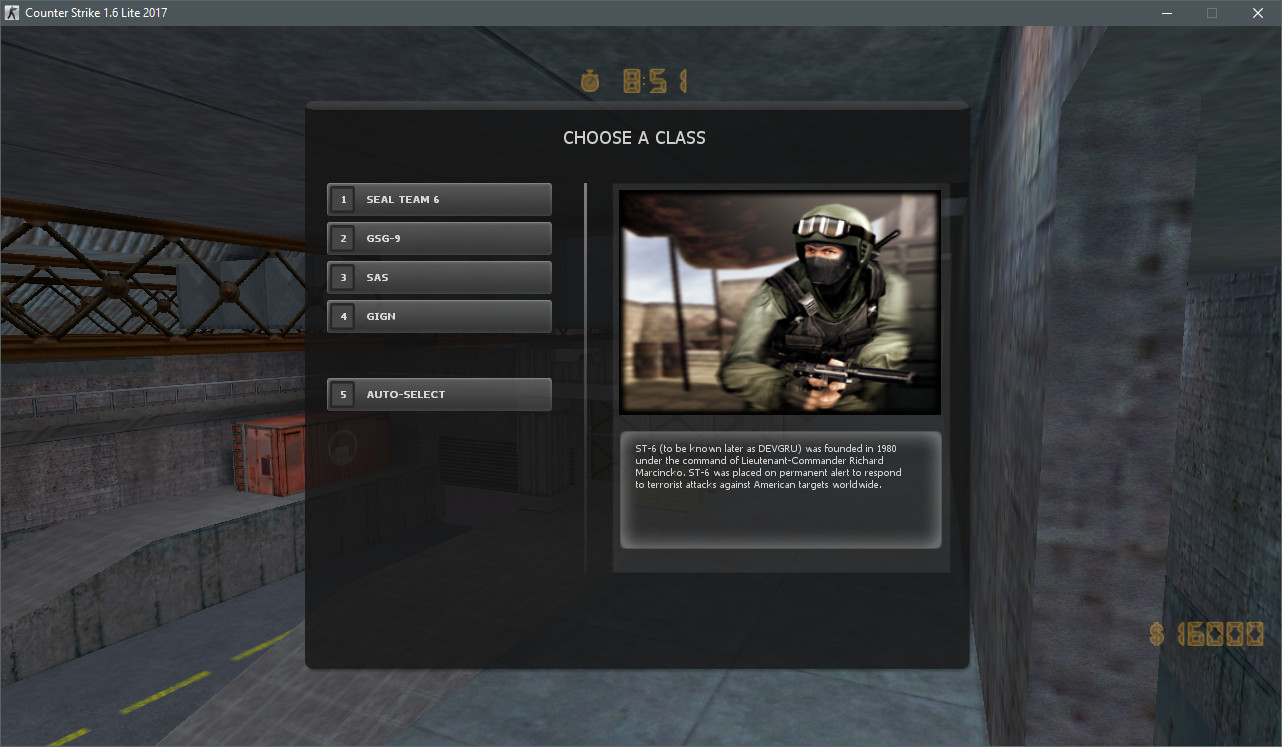Screen dimensions: 1282x747
Task: Click the number 3 badge on SAS
Action: (x=343, y=277)
